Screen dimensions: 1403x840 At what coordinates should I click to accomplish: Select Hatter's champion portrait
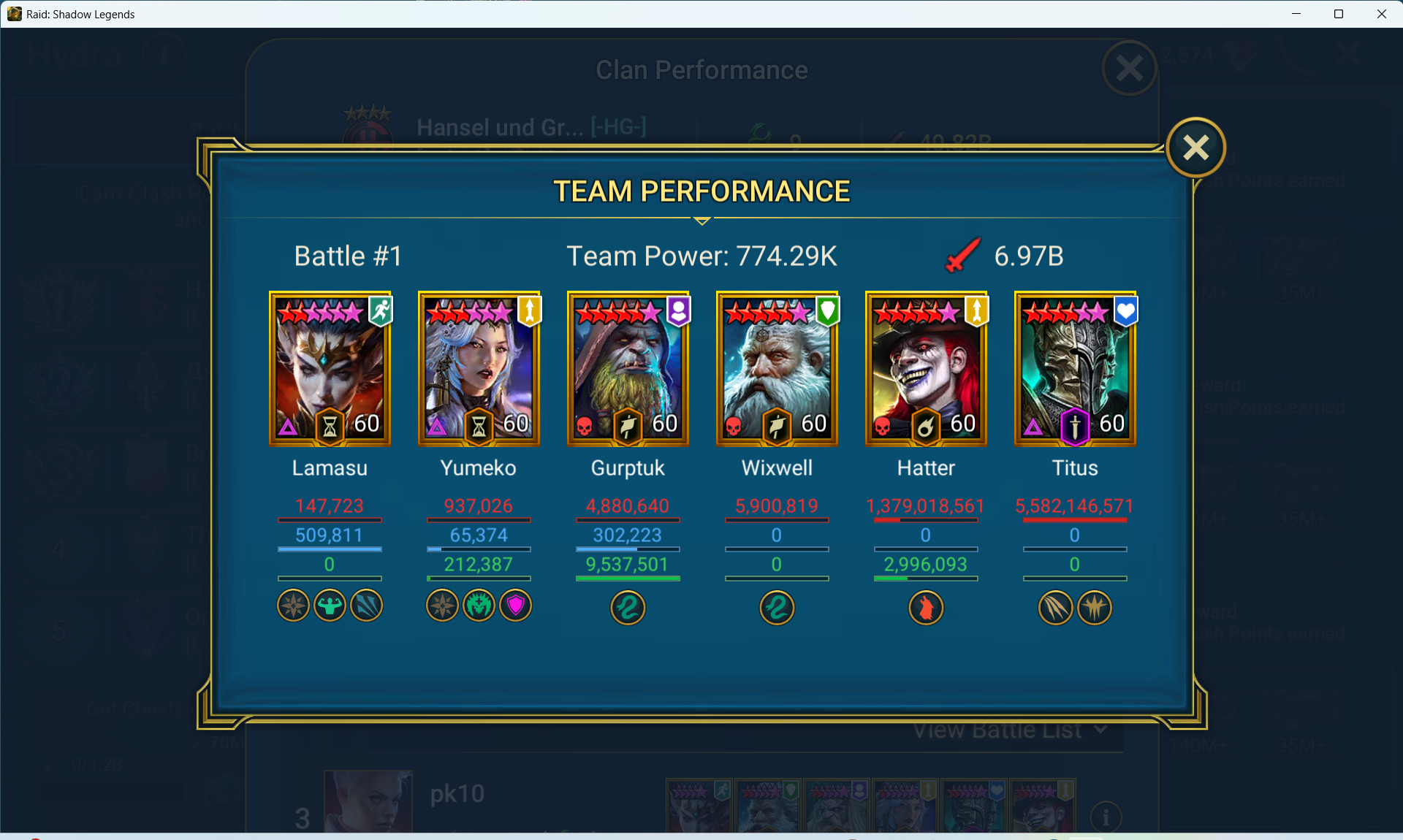tap(926, 369)
